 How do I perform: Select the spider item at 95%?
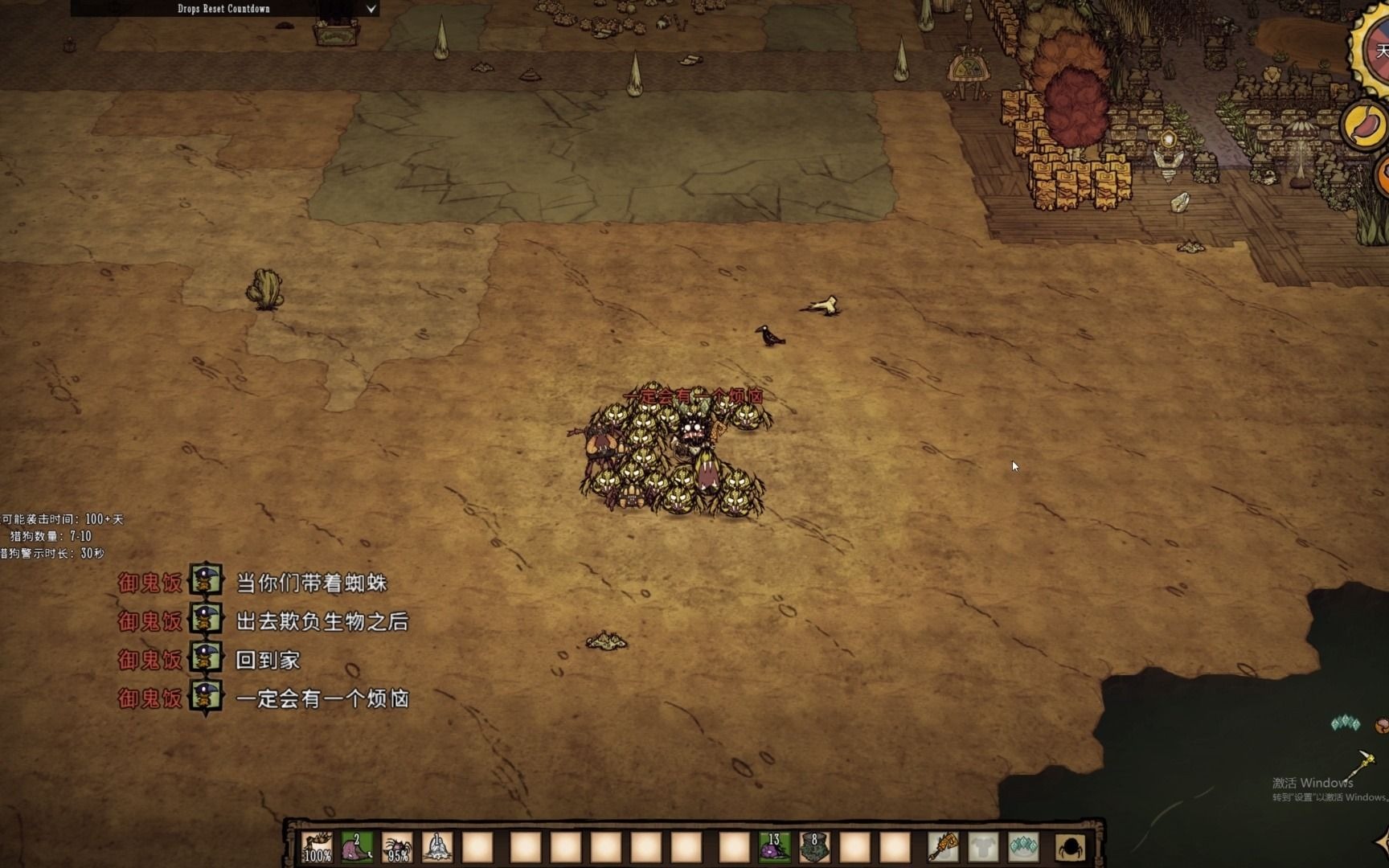(x=397, y=847)
